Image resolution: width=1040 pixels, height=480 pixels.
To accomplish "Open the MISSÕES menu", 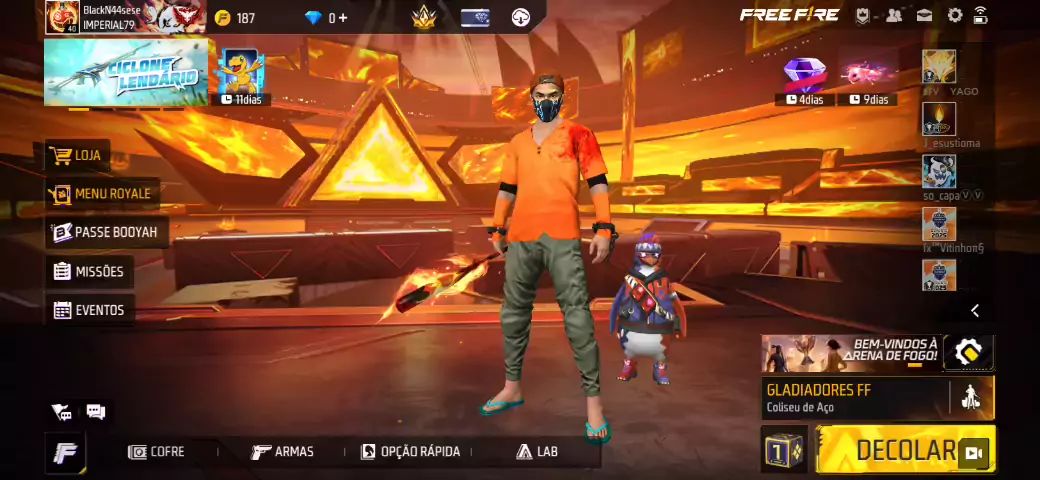I will pyautogui.click(x=89, y=271).
